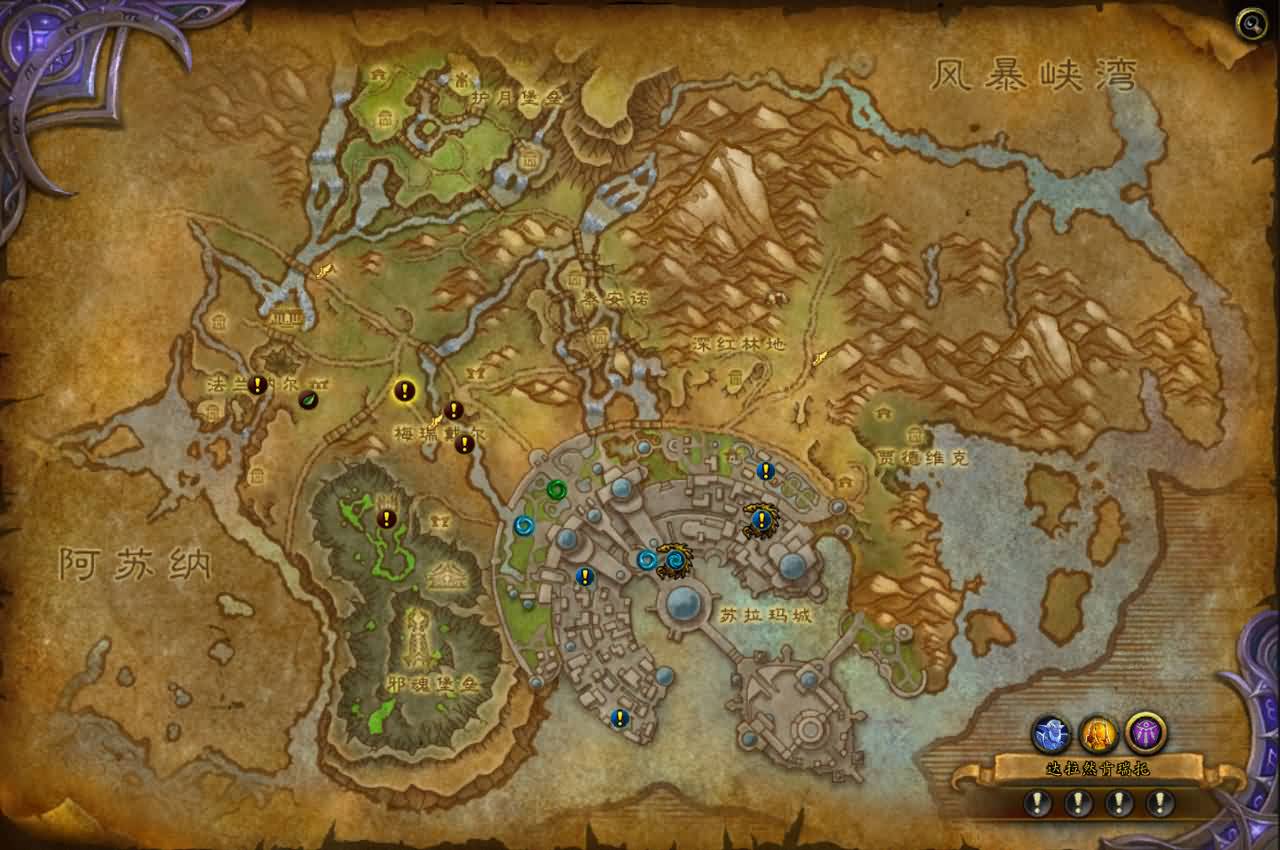Select the quest marker inside the green felsoul area
The image size is (1280, 850).
[387, 519]
